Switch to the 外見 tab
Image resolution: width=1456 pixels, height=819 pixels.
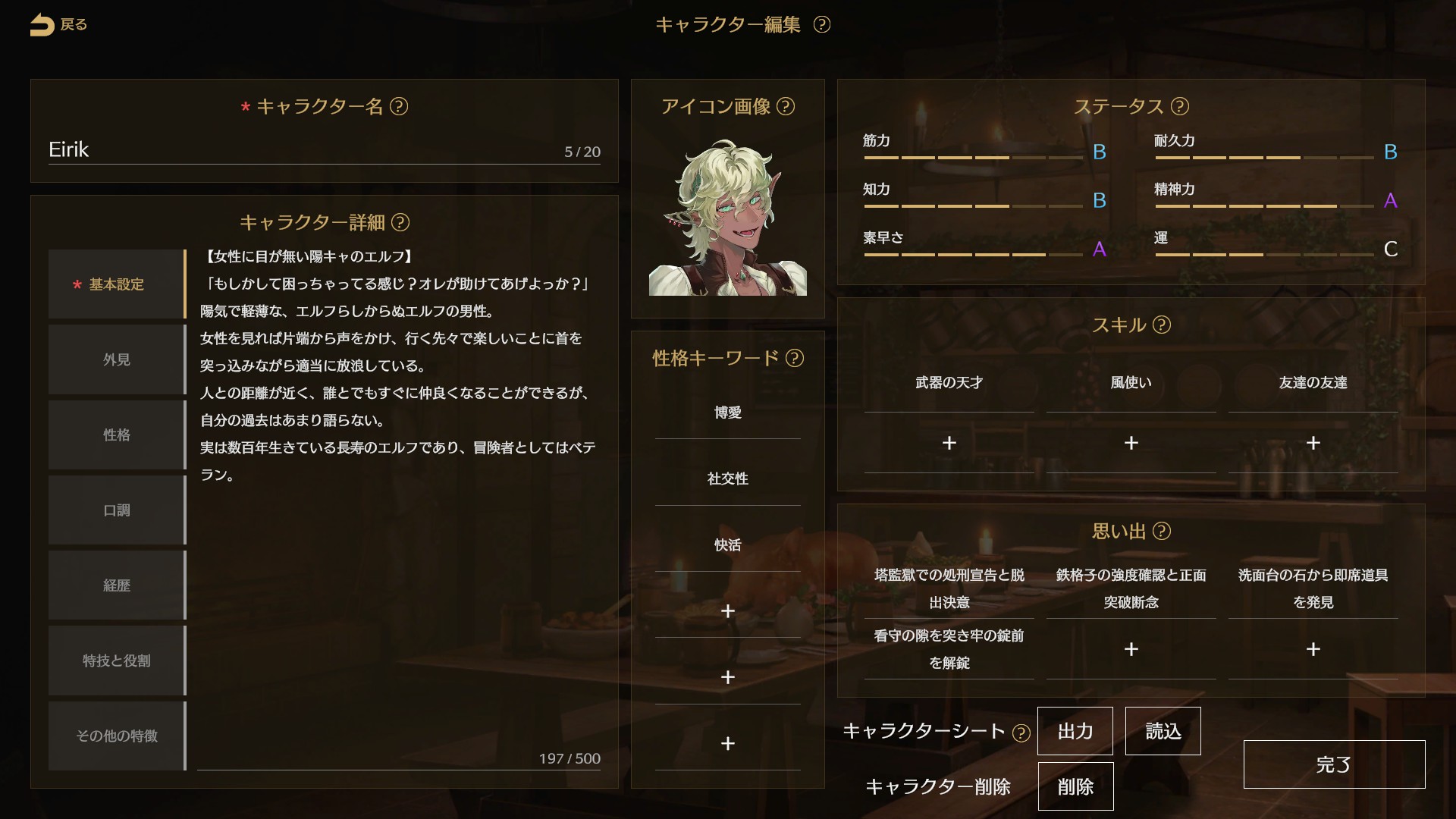[x=117, y=359]
